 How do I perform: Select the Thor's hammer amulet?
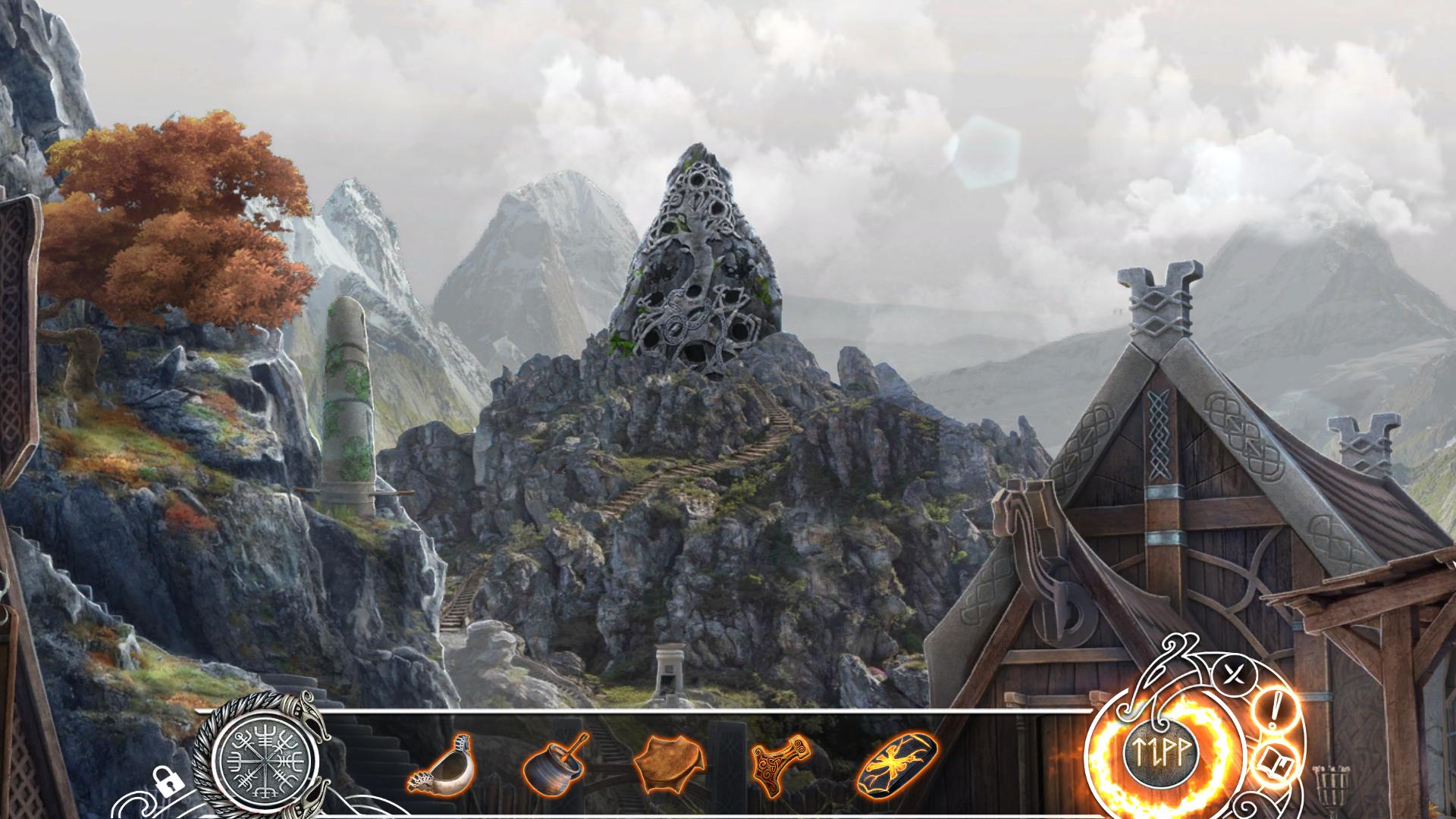pos(780,762)
